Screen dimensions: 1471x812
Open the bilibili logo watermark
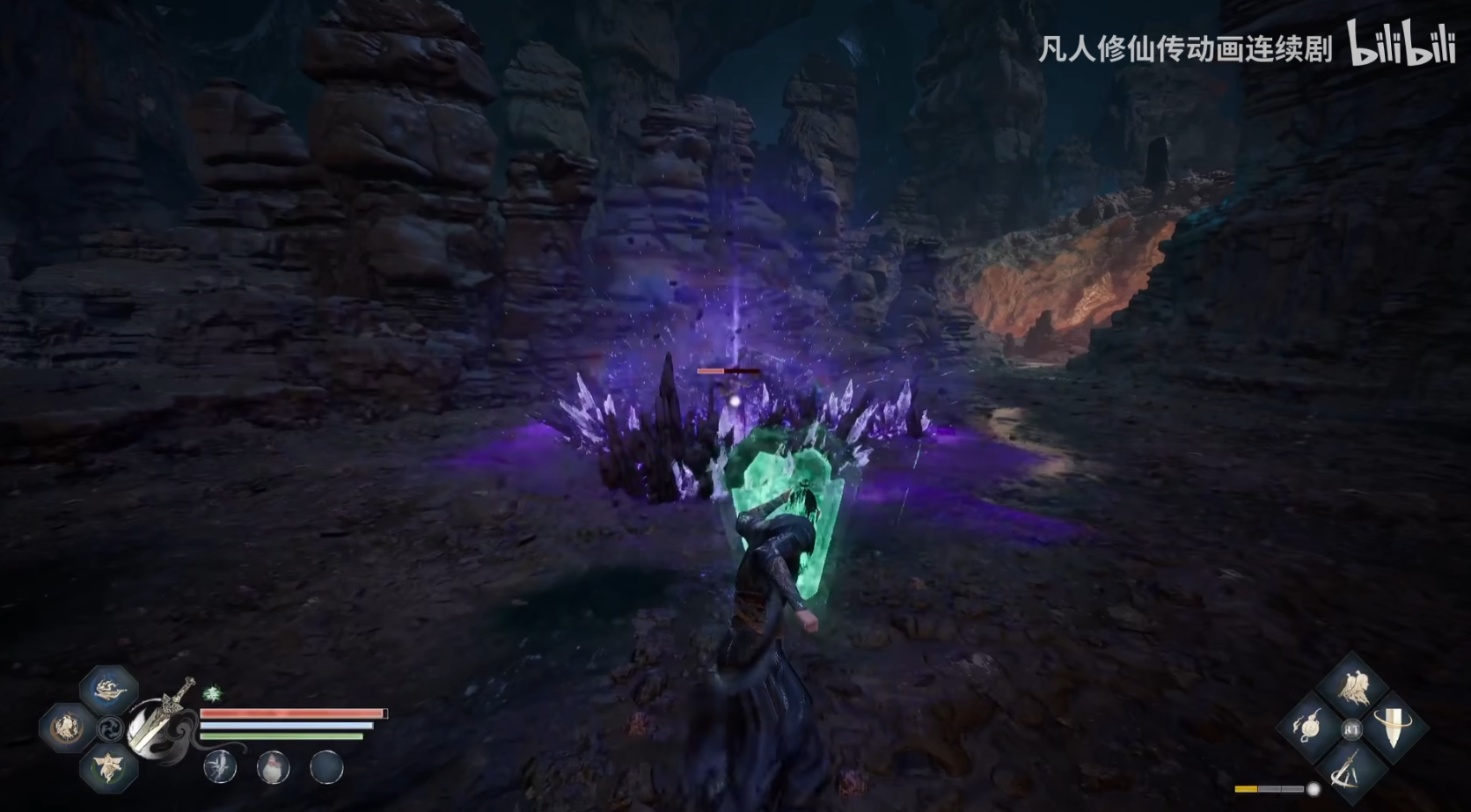pos(1401,45)
